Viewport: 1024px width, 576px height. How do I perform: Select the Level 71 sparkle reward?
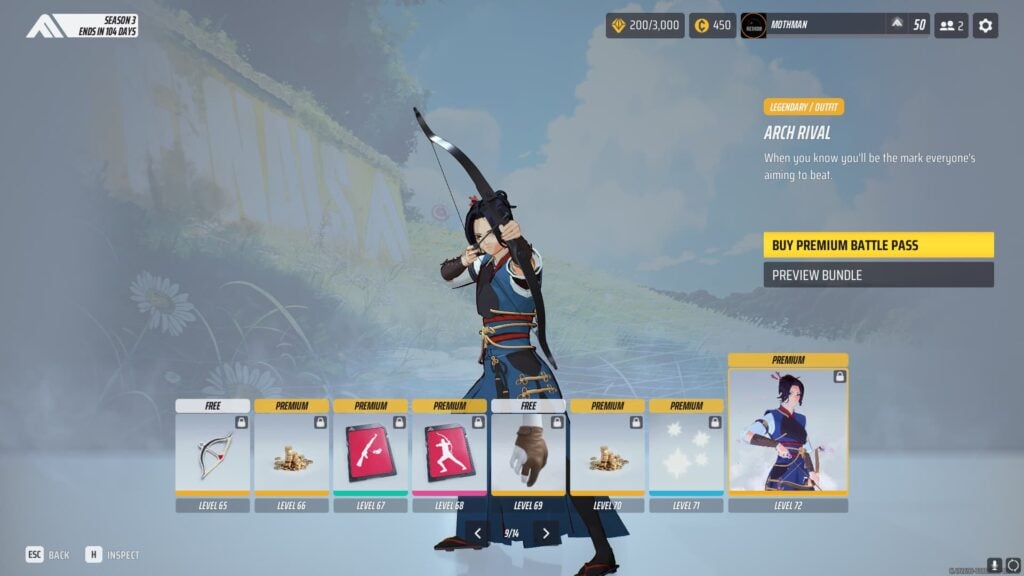pyautogui.click(x=687, y=453)
